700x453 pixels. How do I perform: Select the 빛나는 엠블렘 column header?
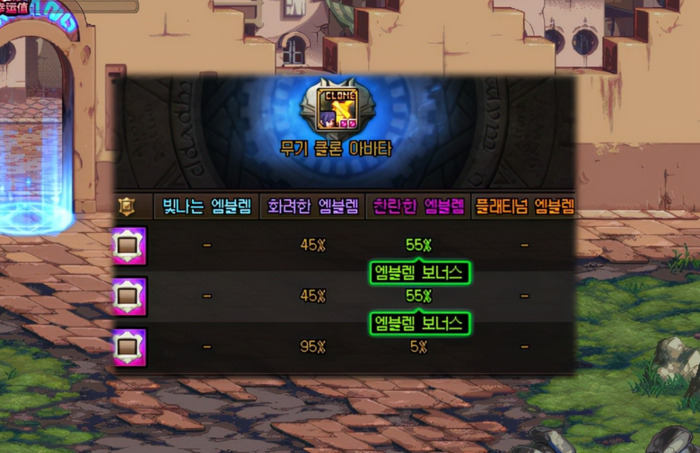click(x=209, y=207)
